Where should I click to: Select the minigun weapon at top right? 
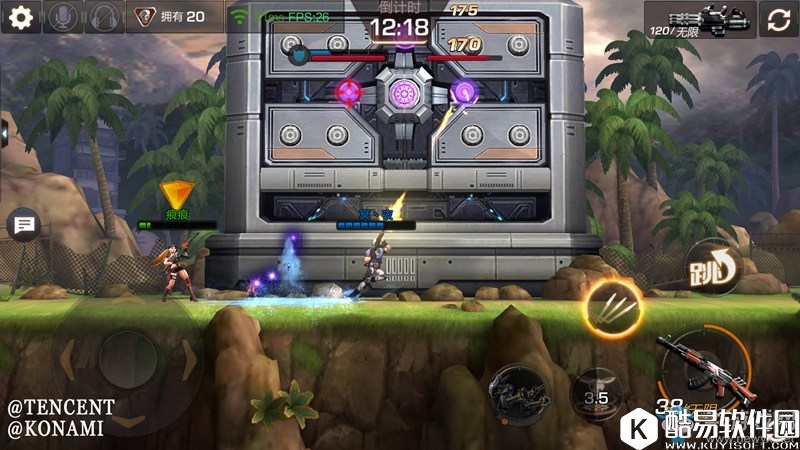click(x=700, y=19)
